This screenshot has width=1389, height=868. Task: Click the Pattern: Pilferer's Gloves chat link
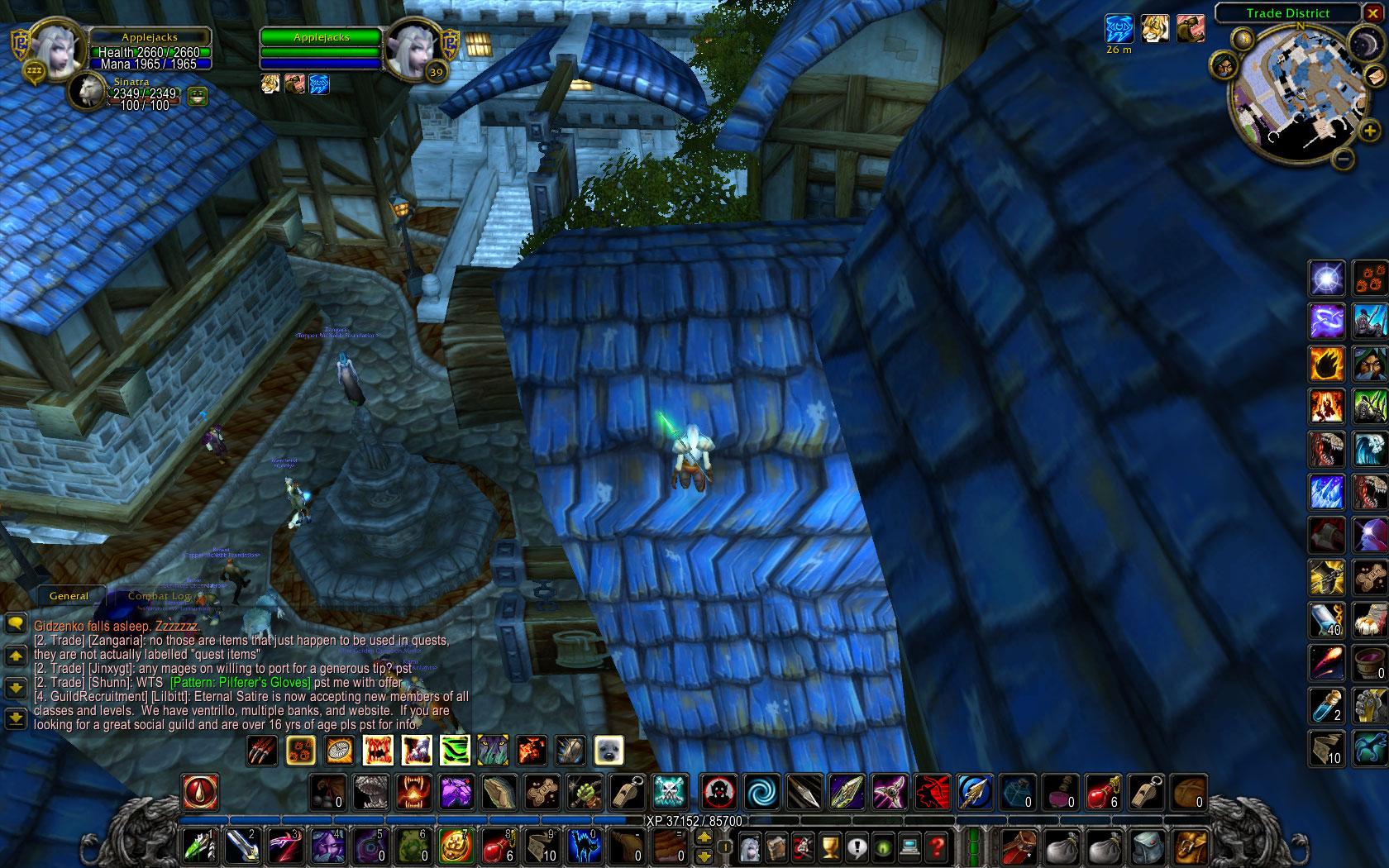click(241, 683)
